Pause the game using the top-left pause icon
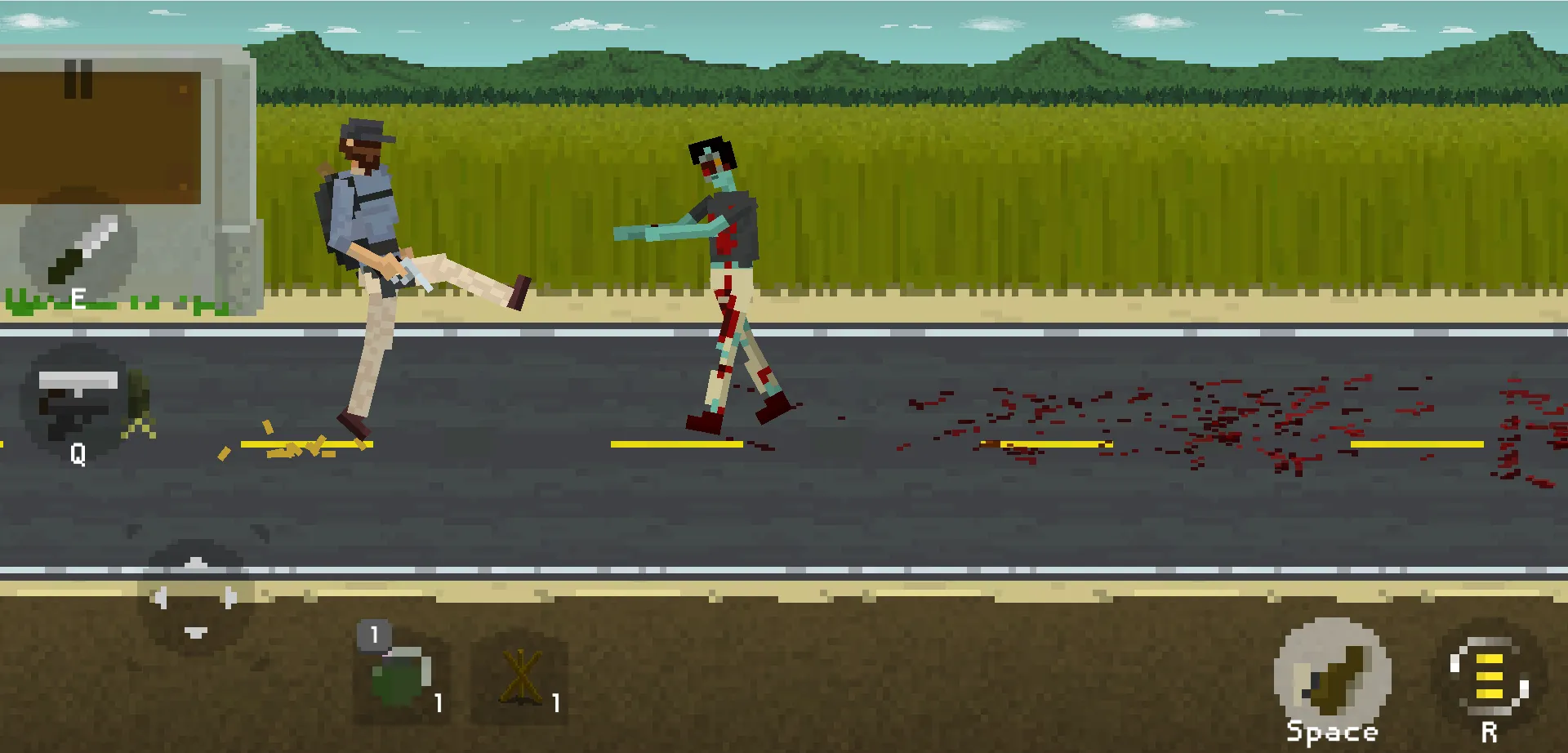 point(79,78)
